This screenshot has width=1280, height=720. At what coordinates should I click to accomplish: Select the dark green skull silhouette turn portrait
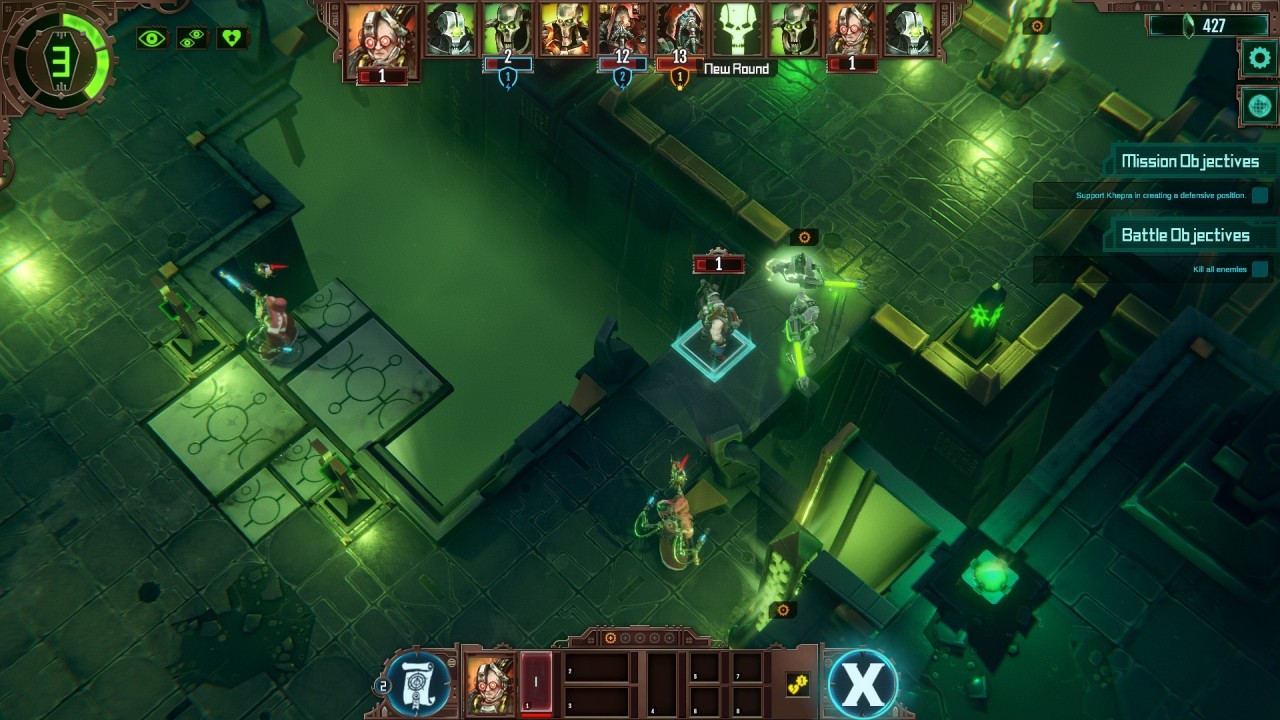[738, 29]
